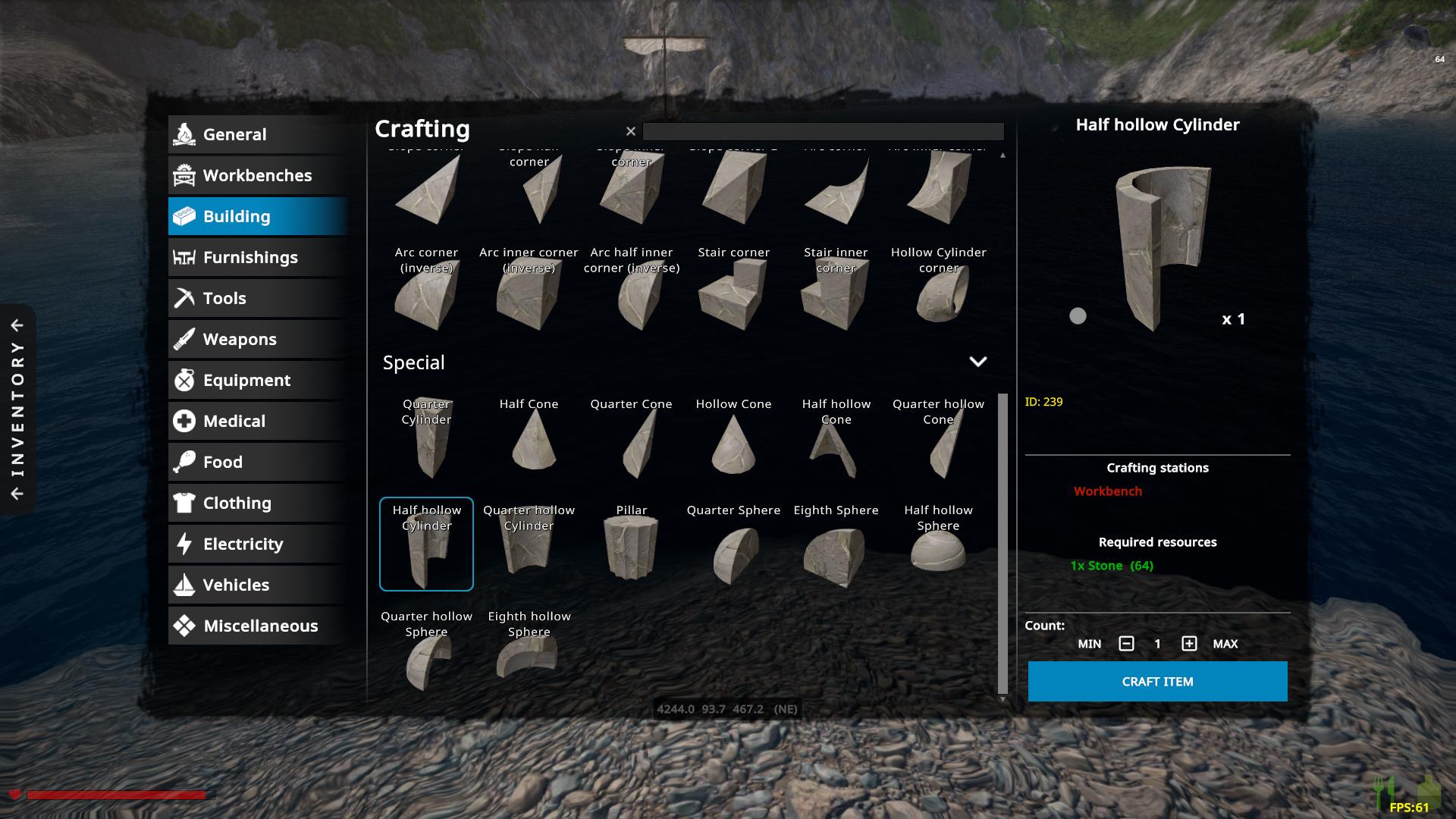The height and width of the screenshot is (819, 1456).
Task: Focus the crafting search field
Action: (823, 131)
